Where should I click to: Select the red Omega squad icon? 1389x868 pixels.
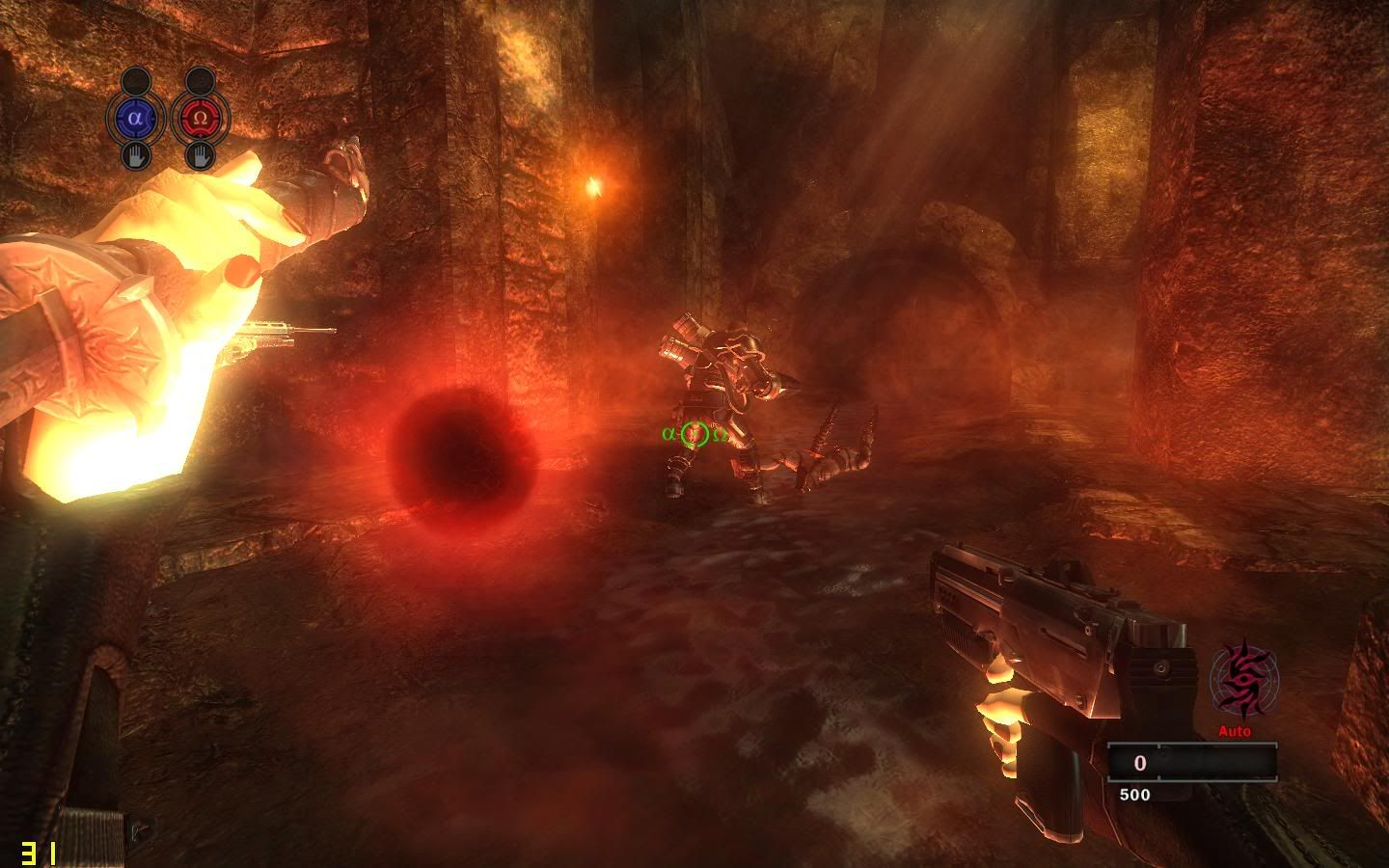[200, 119]
